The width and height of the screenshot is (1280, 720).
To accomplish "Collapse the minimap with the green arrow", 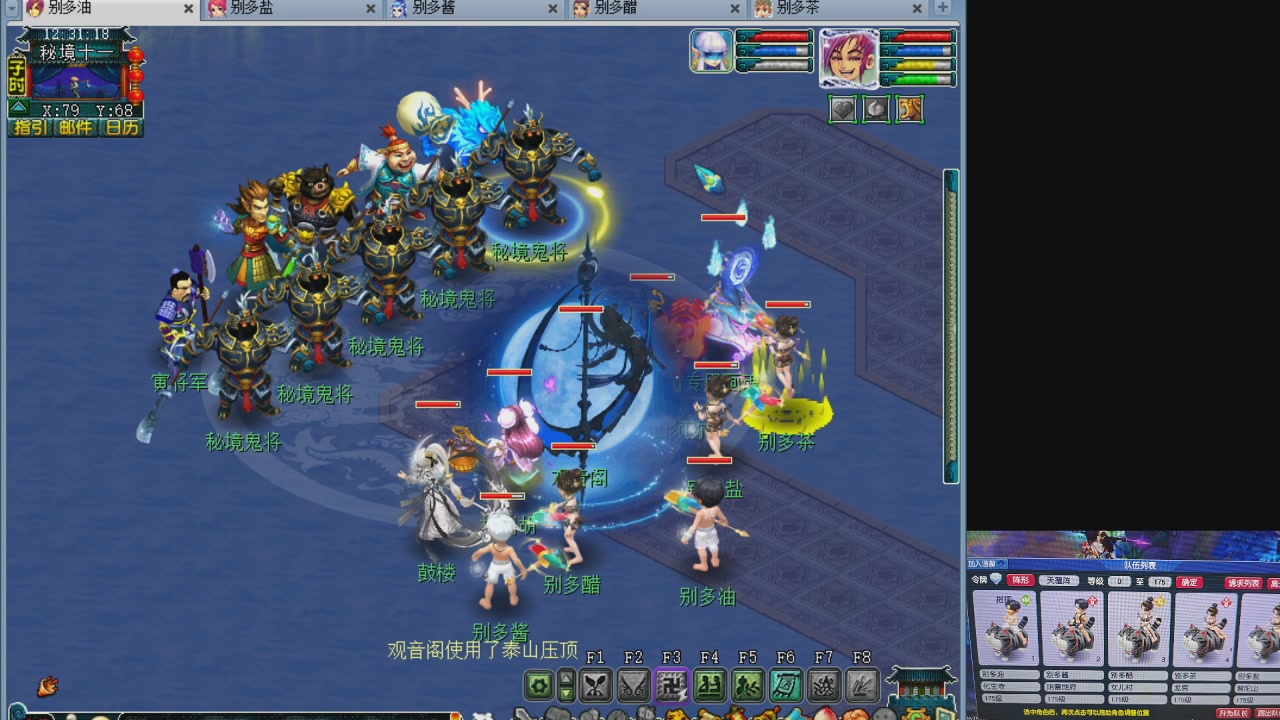I will pyautogui.click(x=19, y=107).
